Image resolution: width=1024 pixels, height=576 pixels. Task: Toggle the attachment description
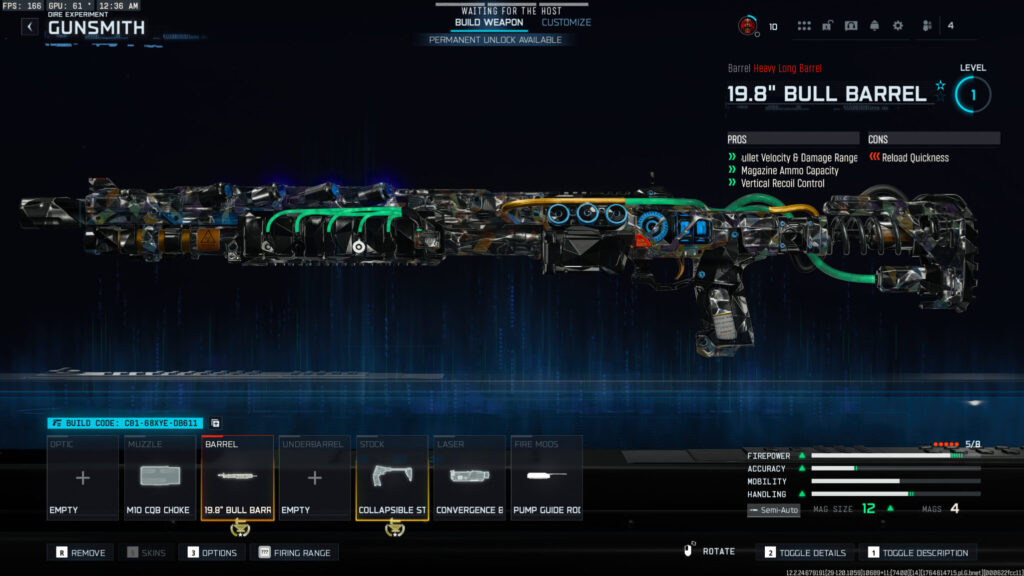917,552
